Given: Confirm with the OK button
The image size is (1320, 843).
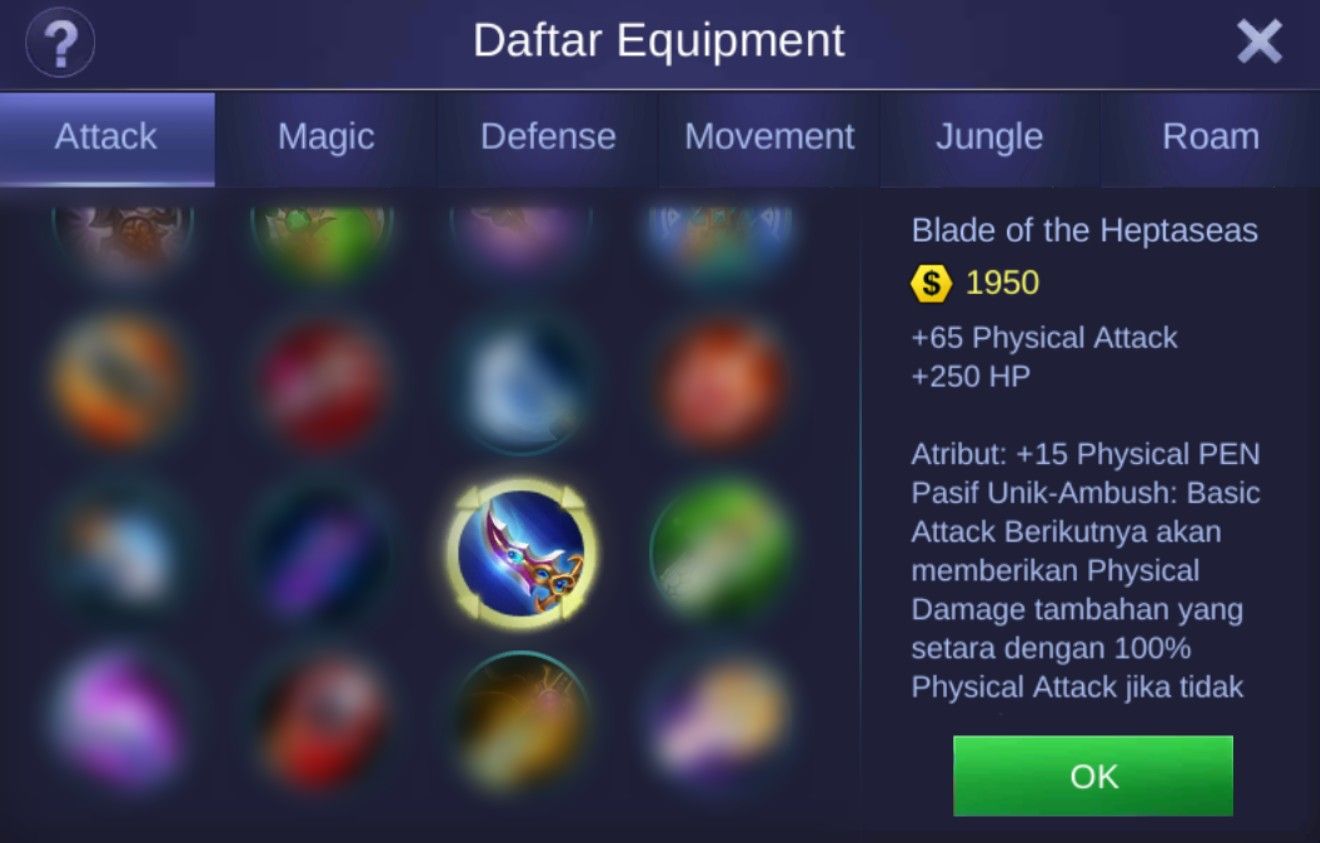Looking at the screenshot, I should 1092,777.
